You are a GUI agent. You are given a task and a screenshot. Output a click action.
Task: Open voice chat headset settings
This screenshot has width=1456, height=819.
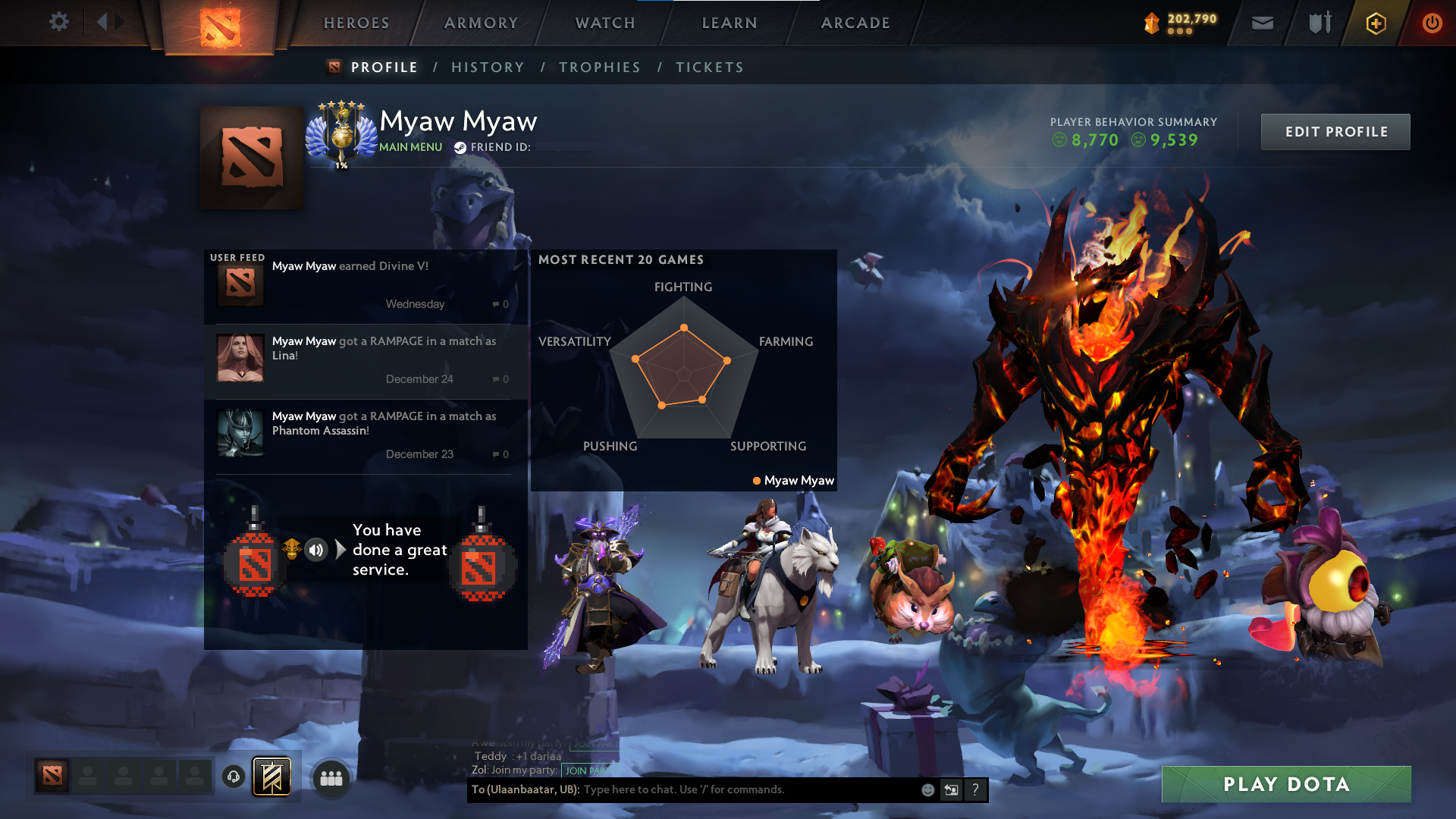234,777
